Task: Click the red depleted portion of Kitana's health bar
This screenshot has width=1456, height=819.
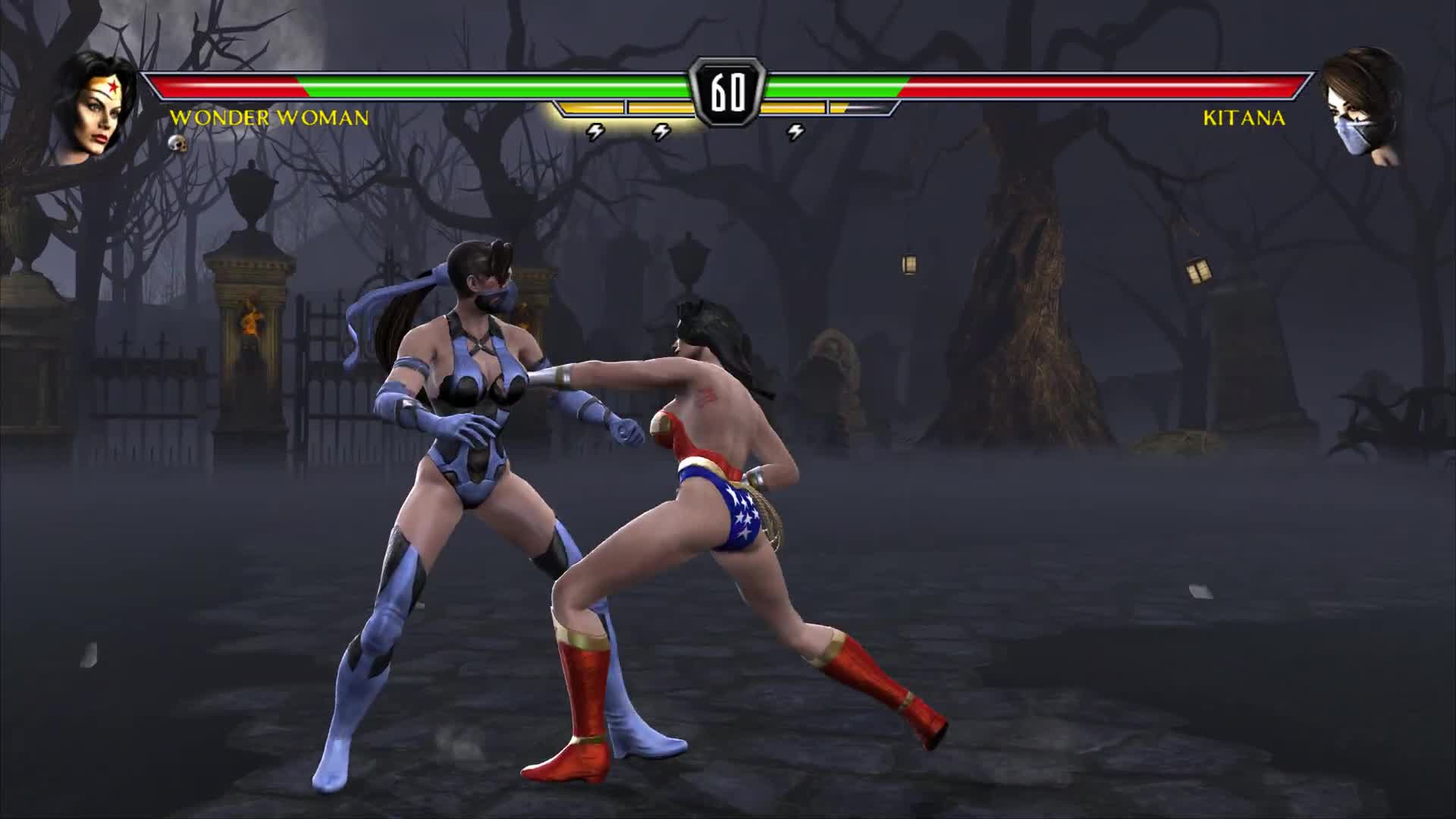Action: 1100,86
